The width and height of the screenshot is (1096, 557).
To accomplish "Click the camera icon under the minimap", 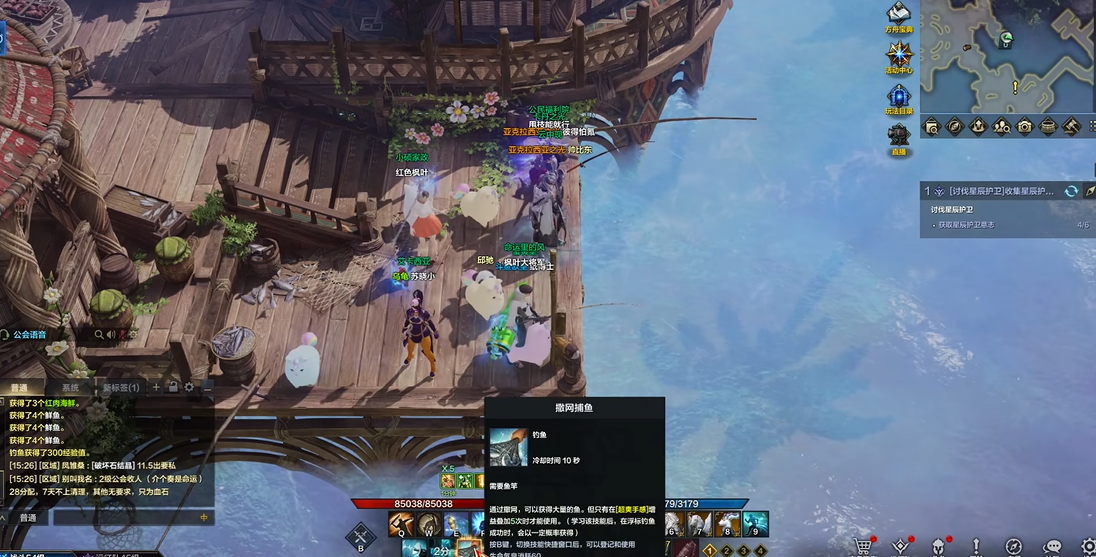I will tap(1025, 127).
